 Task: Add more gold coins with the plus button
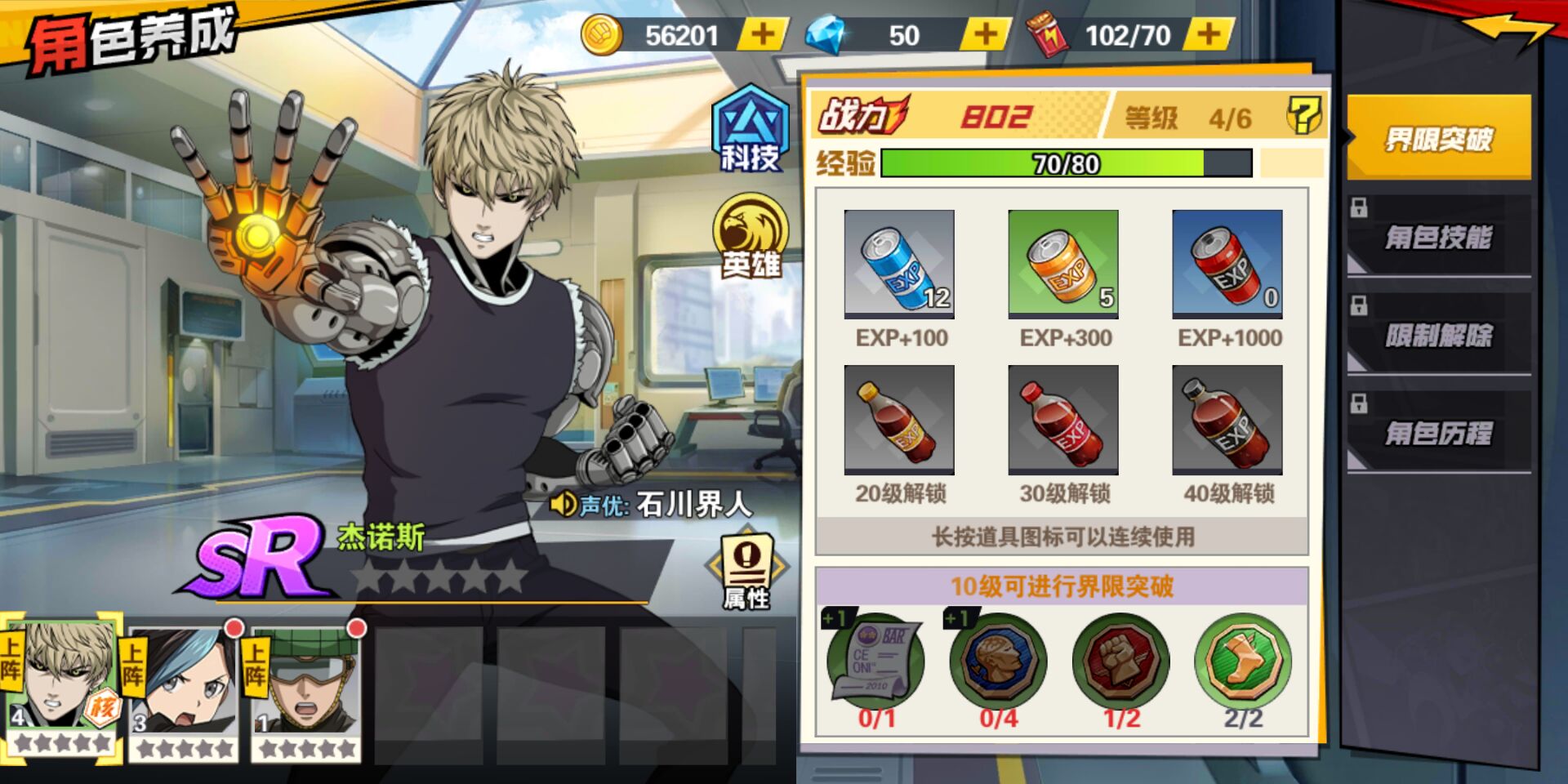pos(762,35)
